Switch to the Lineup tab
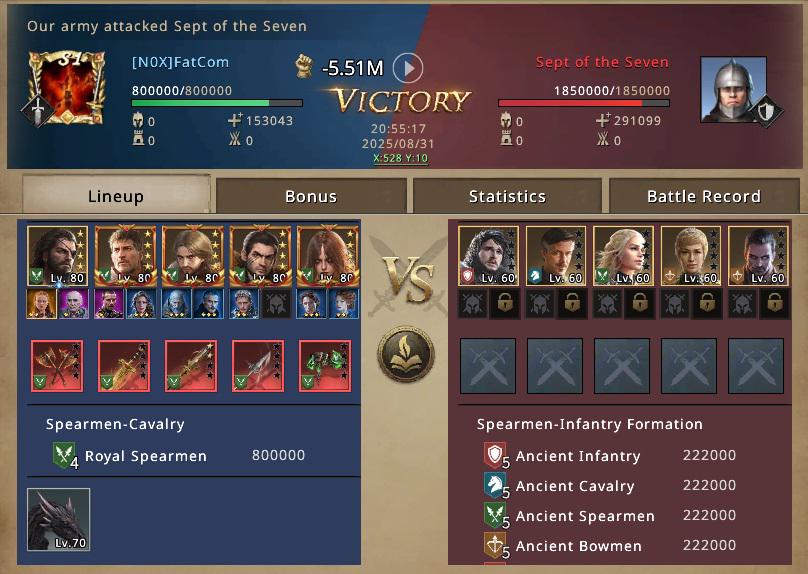The width and height of the screenshot is (808, 574). [115, 196]
